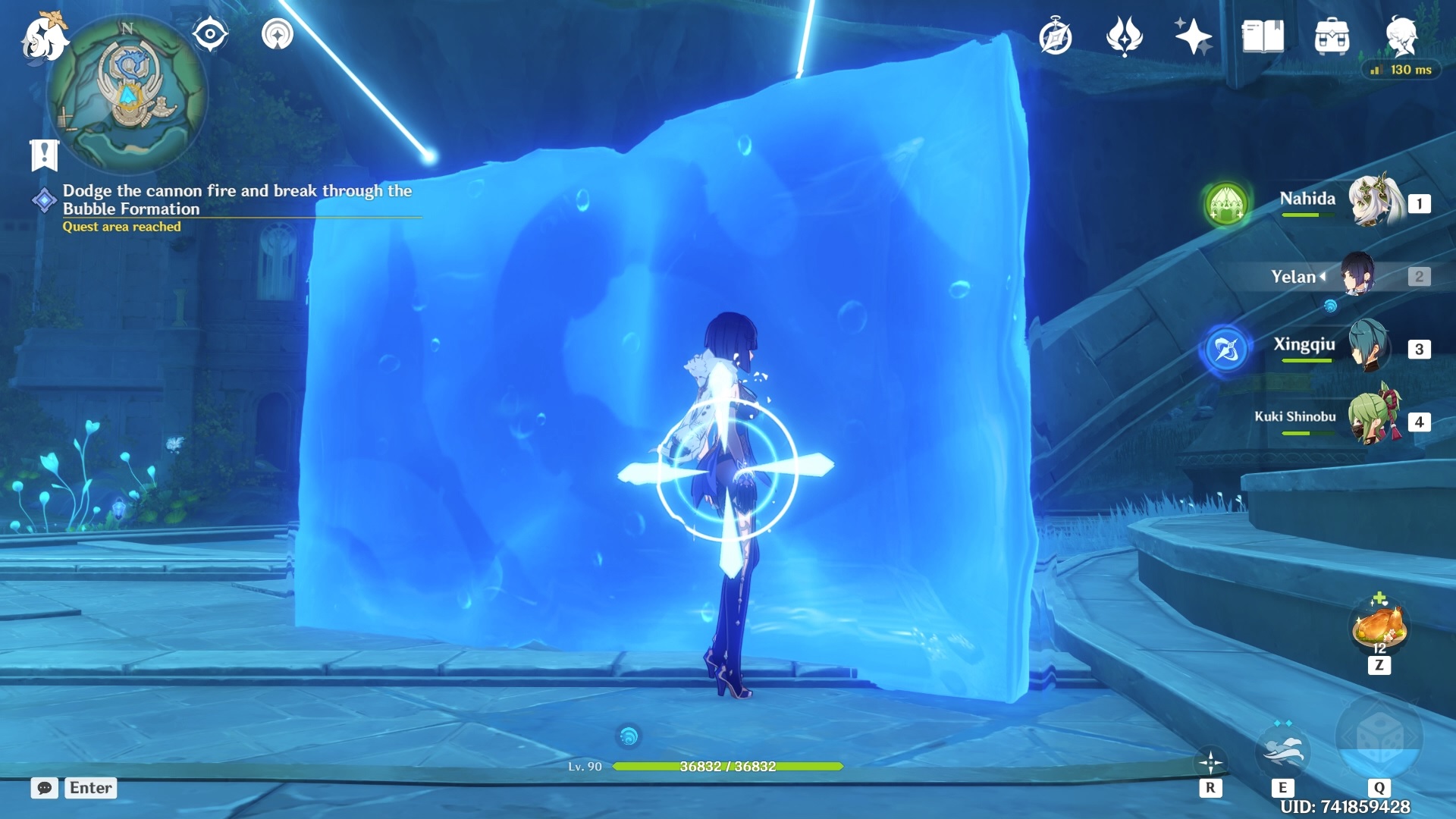1456x819 pixels.
Task: Open the adventurer handbook book icon
Action: (x=1263, y=37)
